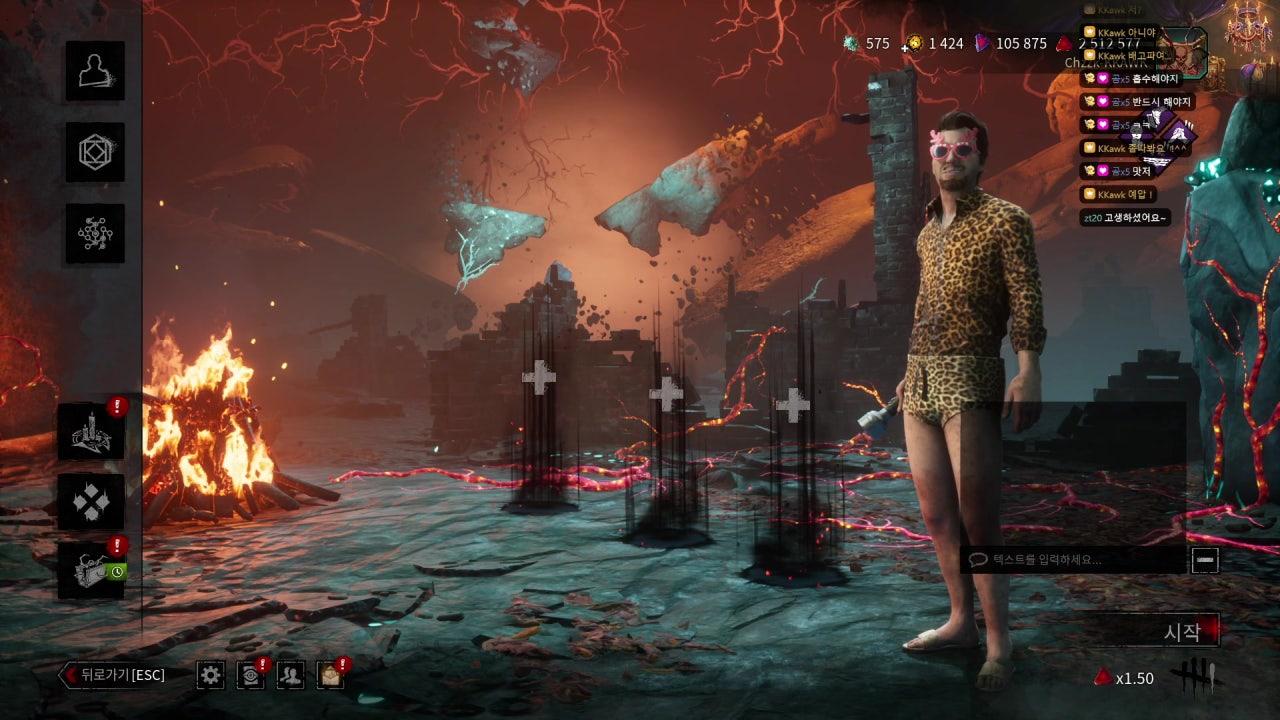The image size is (1280, 720).
Task: Open the character selection silhouette icon
Action: pos(95,71)
